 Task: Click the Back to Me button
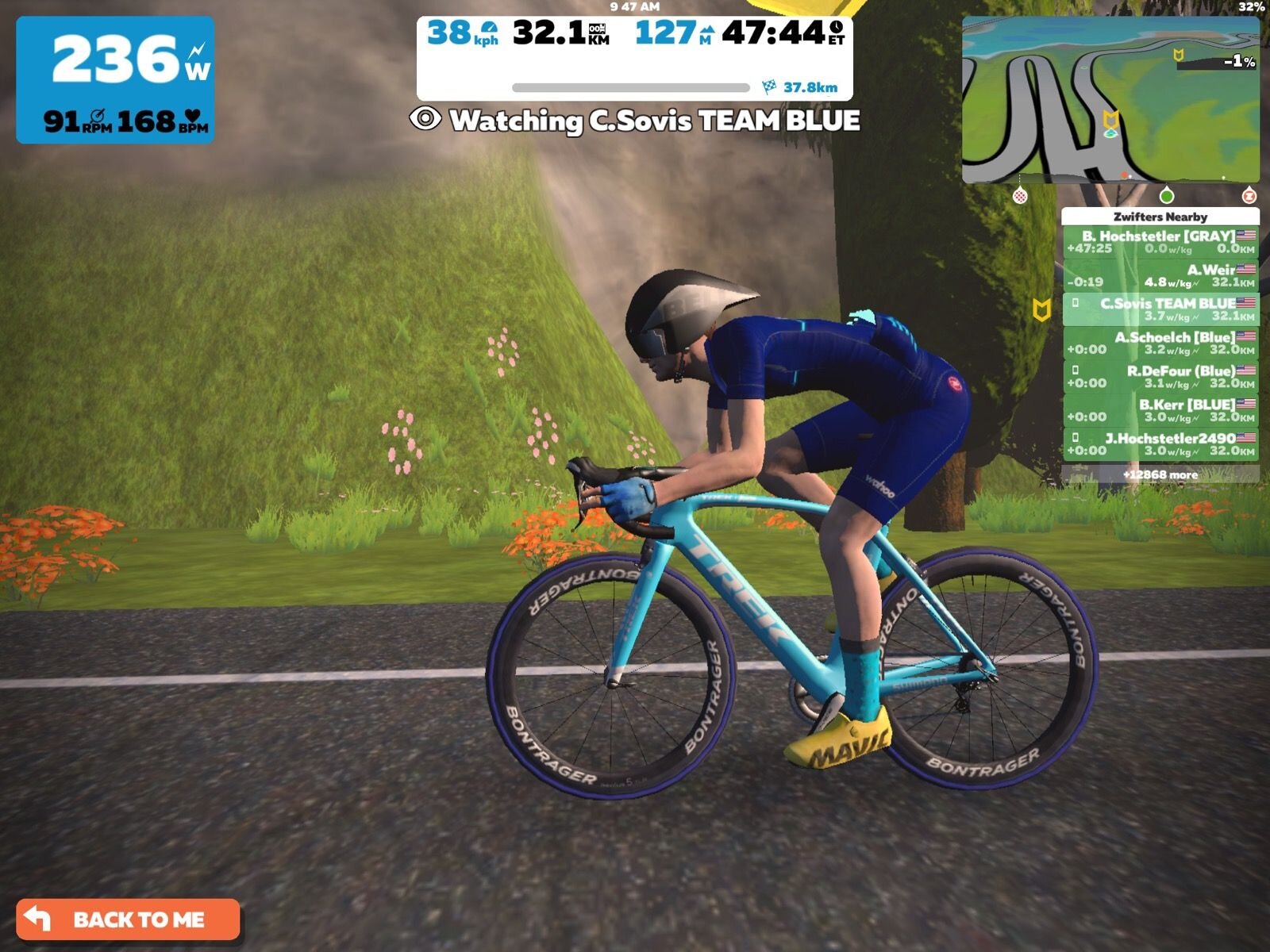128,919
